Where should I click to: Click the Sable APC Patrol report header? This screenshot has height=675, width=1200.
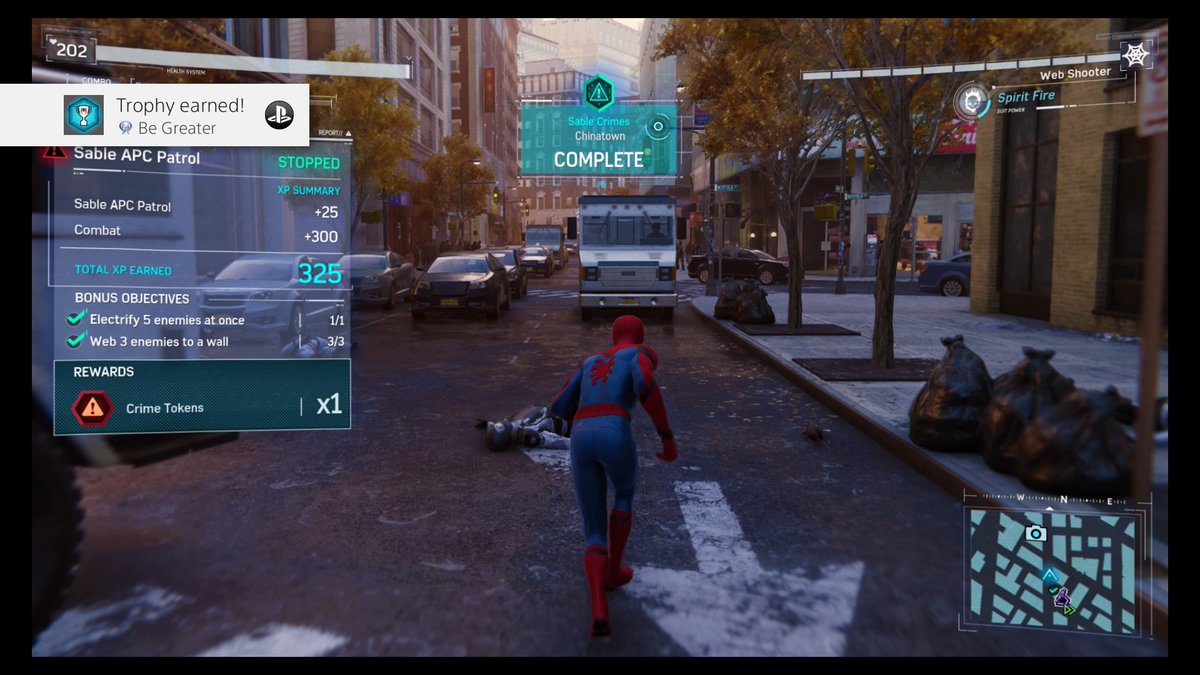pos(137,156)
